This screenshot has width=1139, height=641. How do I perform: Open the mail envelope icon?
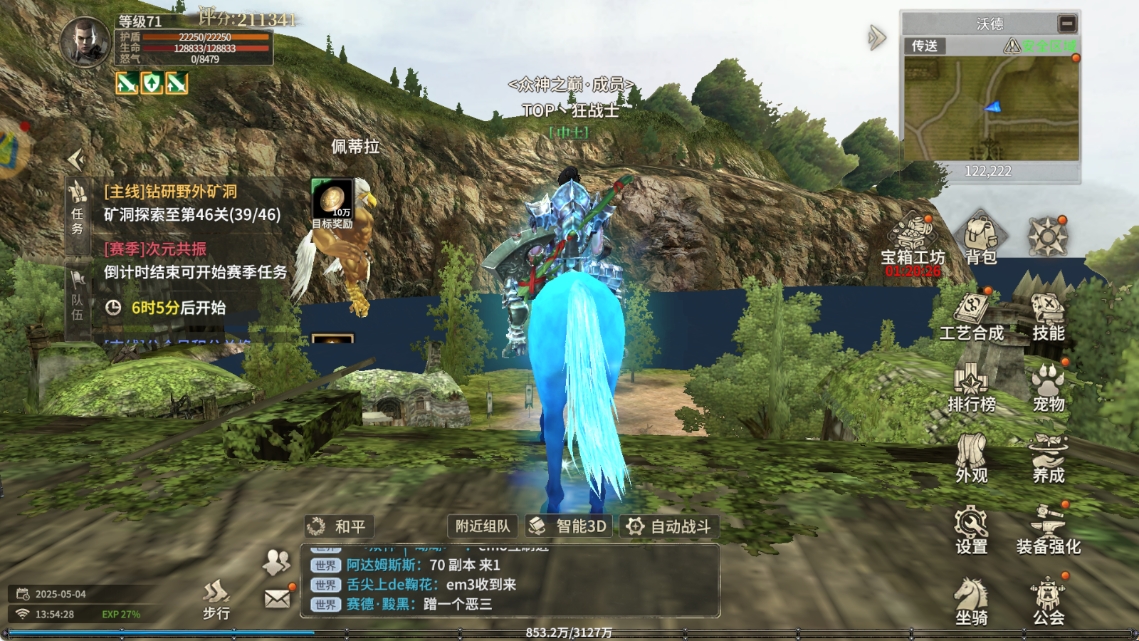point(277,598)
